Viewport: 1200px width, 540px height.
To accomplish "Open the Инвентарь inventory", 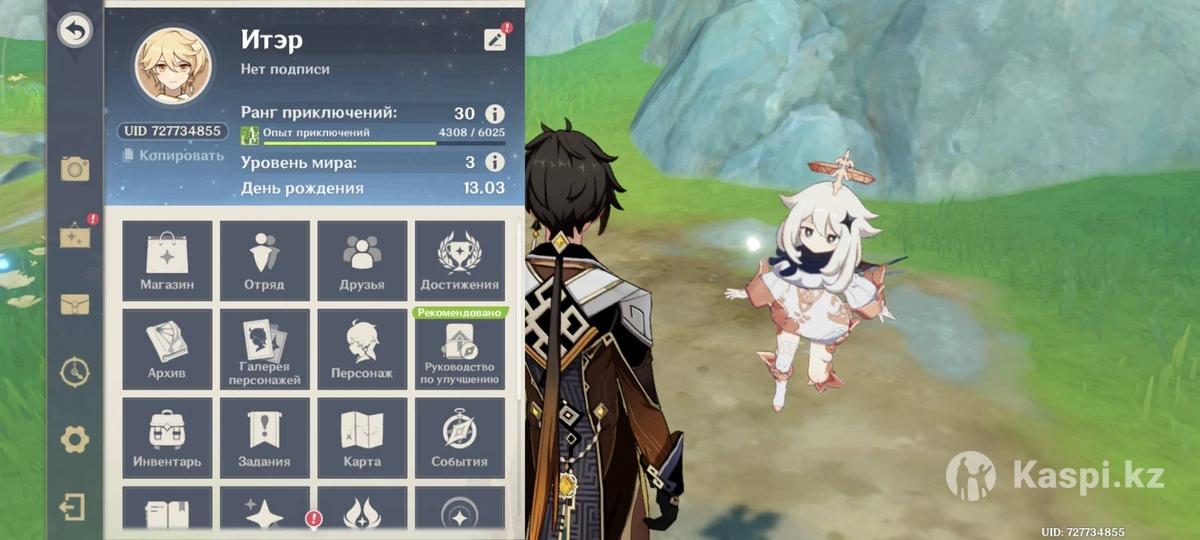I will [167, 437].
